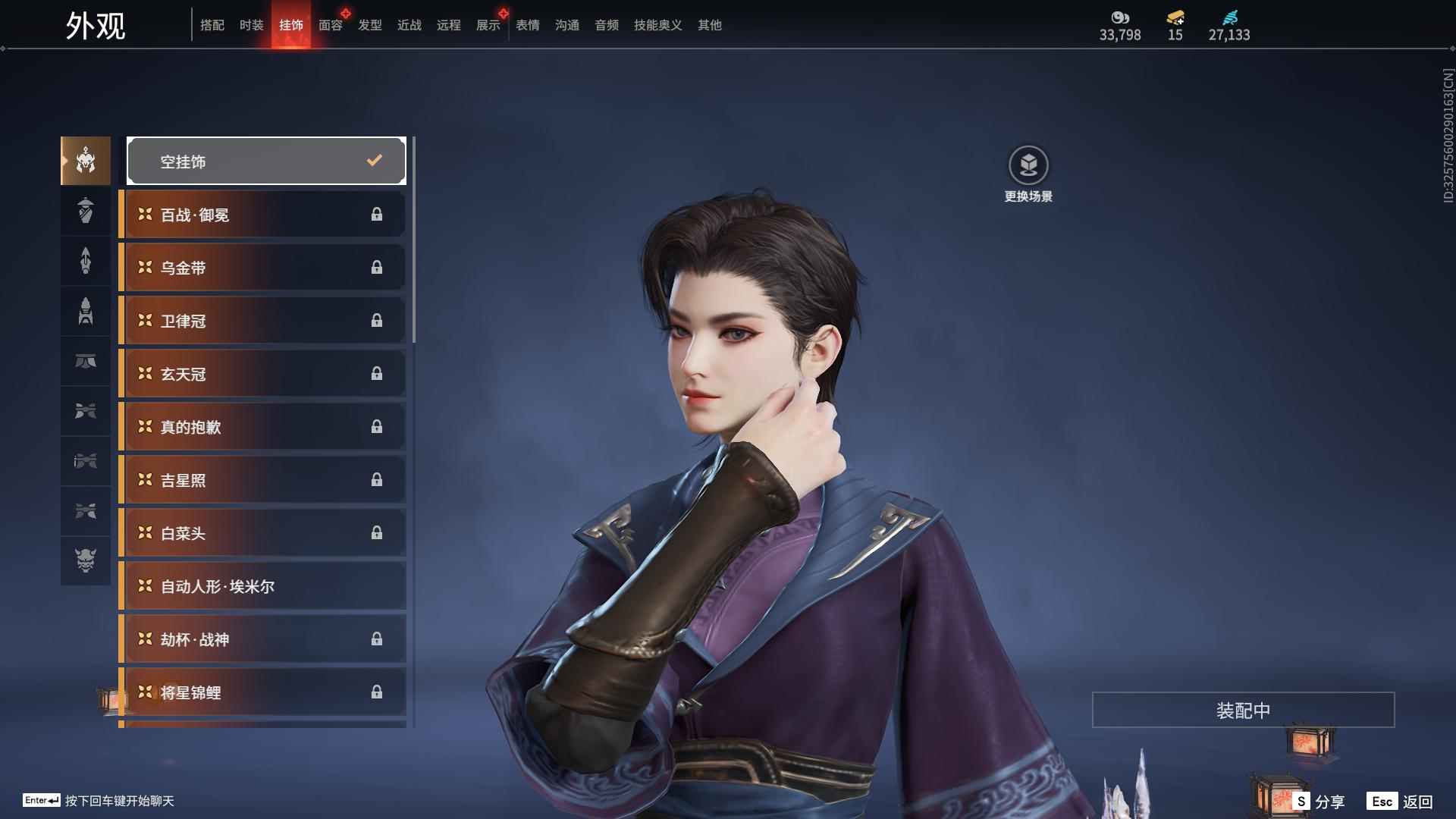Select the 玄天冠 accessory

tap(263, 374)
